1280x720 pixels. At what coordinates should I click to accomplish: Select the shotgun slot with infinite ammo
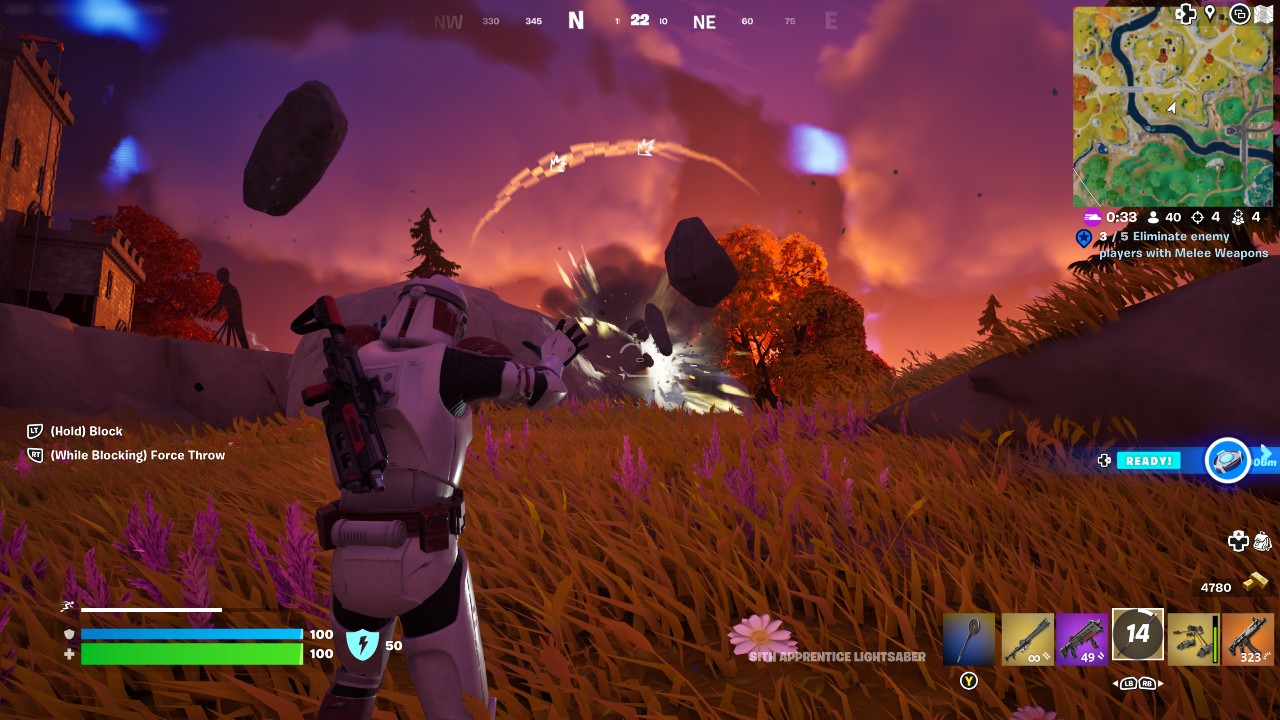1026,637
